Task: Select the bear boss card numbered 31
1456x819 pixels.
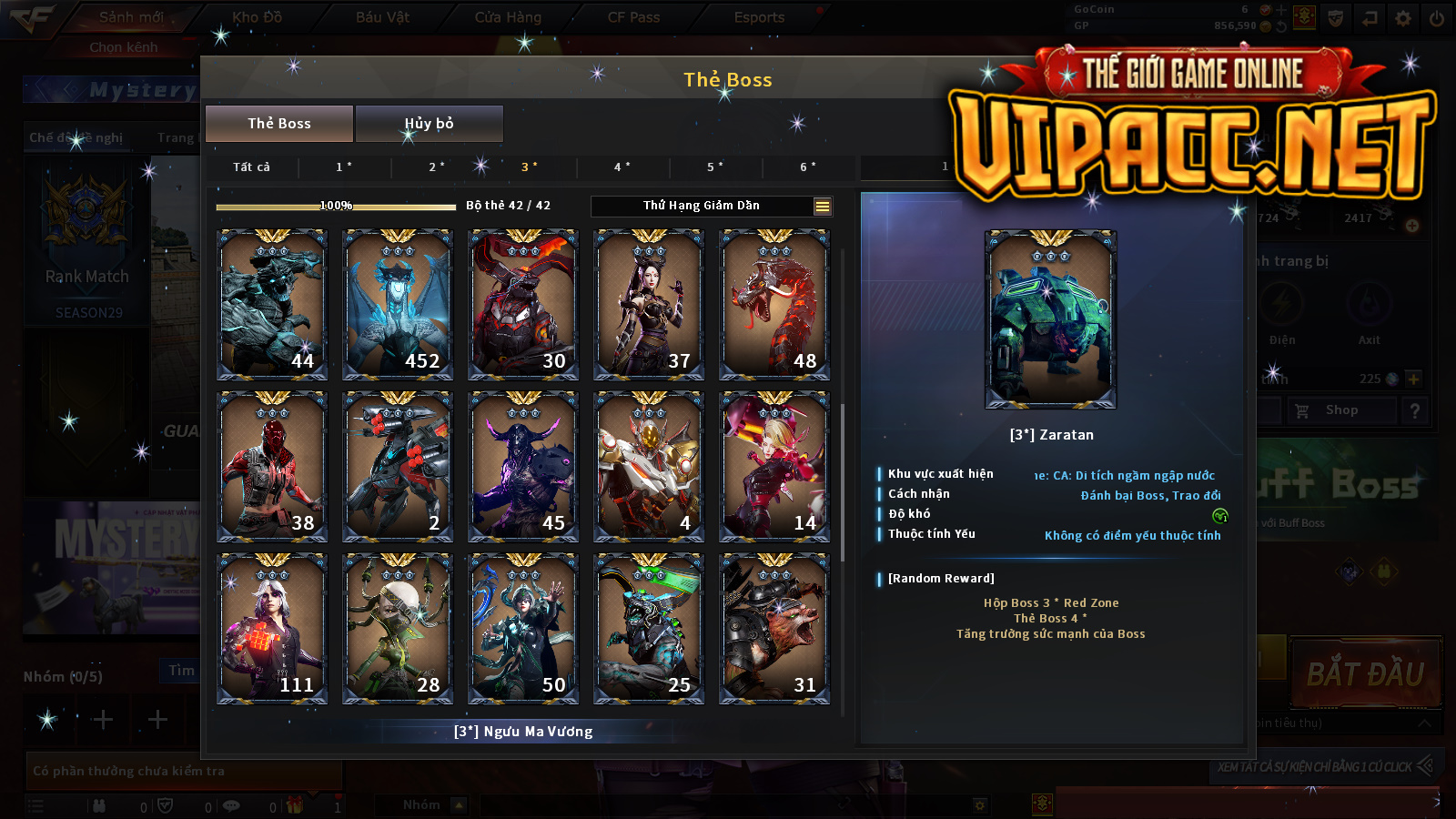Action: [x=774, y=629]
